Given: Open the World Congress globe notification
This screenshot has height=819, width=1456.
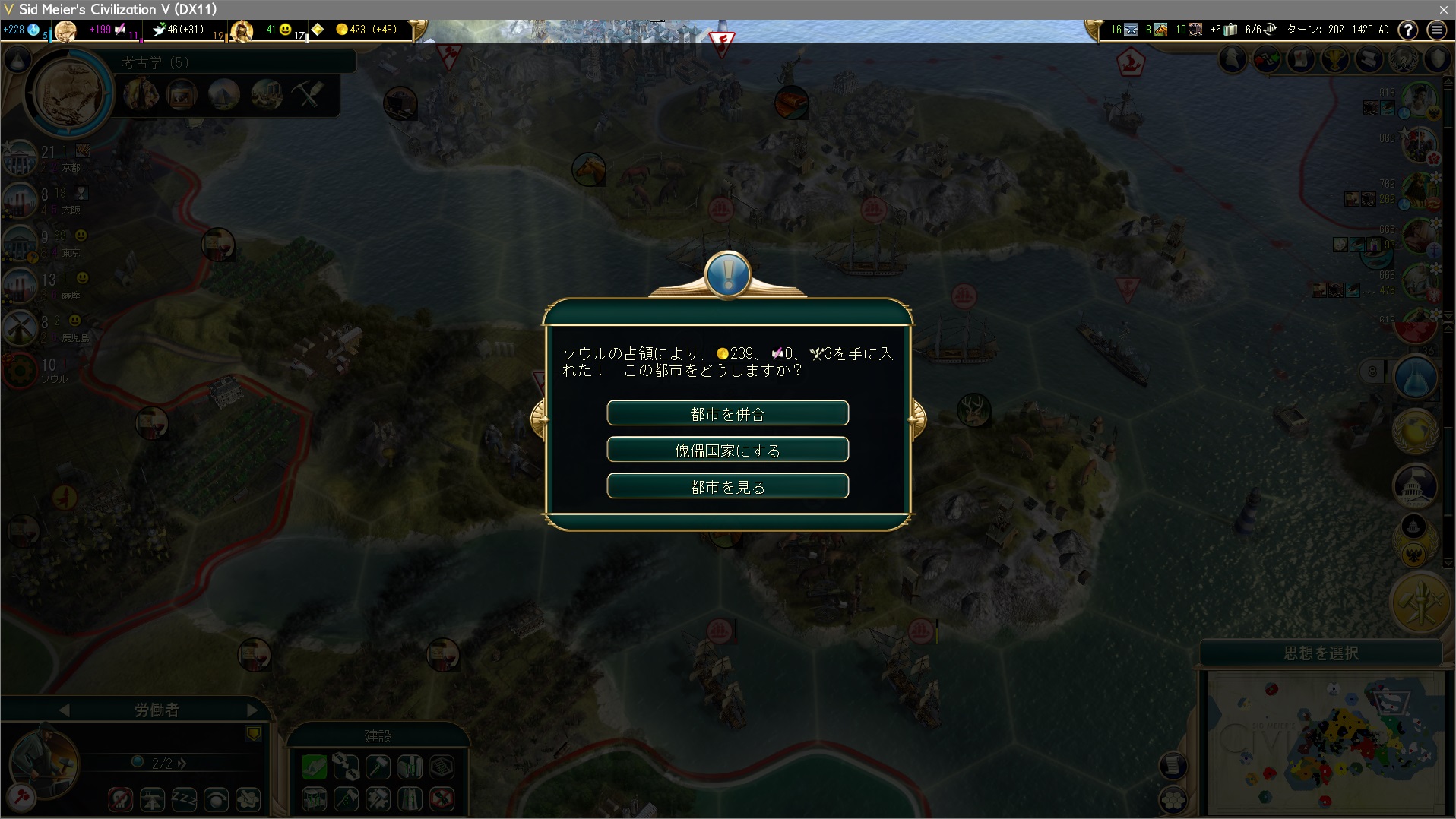Looking at the screenshot, I should point(1415,431).
